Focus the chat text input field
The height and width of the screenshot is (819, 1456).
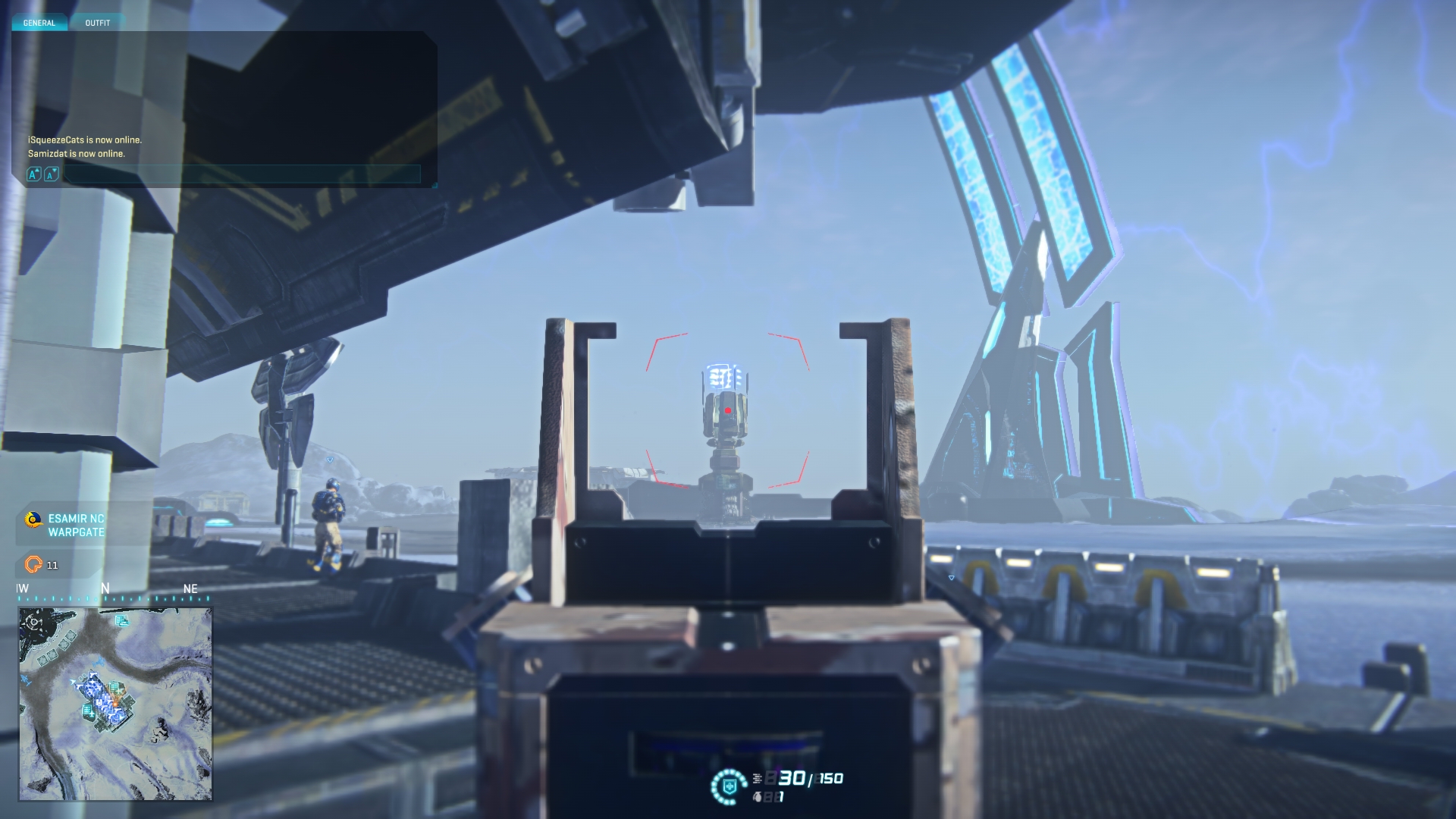(x=241, y=175)
